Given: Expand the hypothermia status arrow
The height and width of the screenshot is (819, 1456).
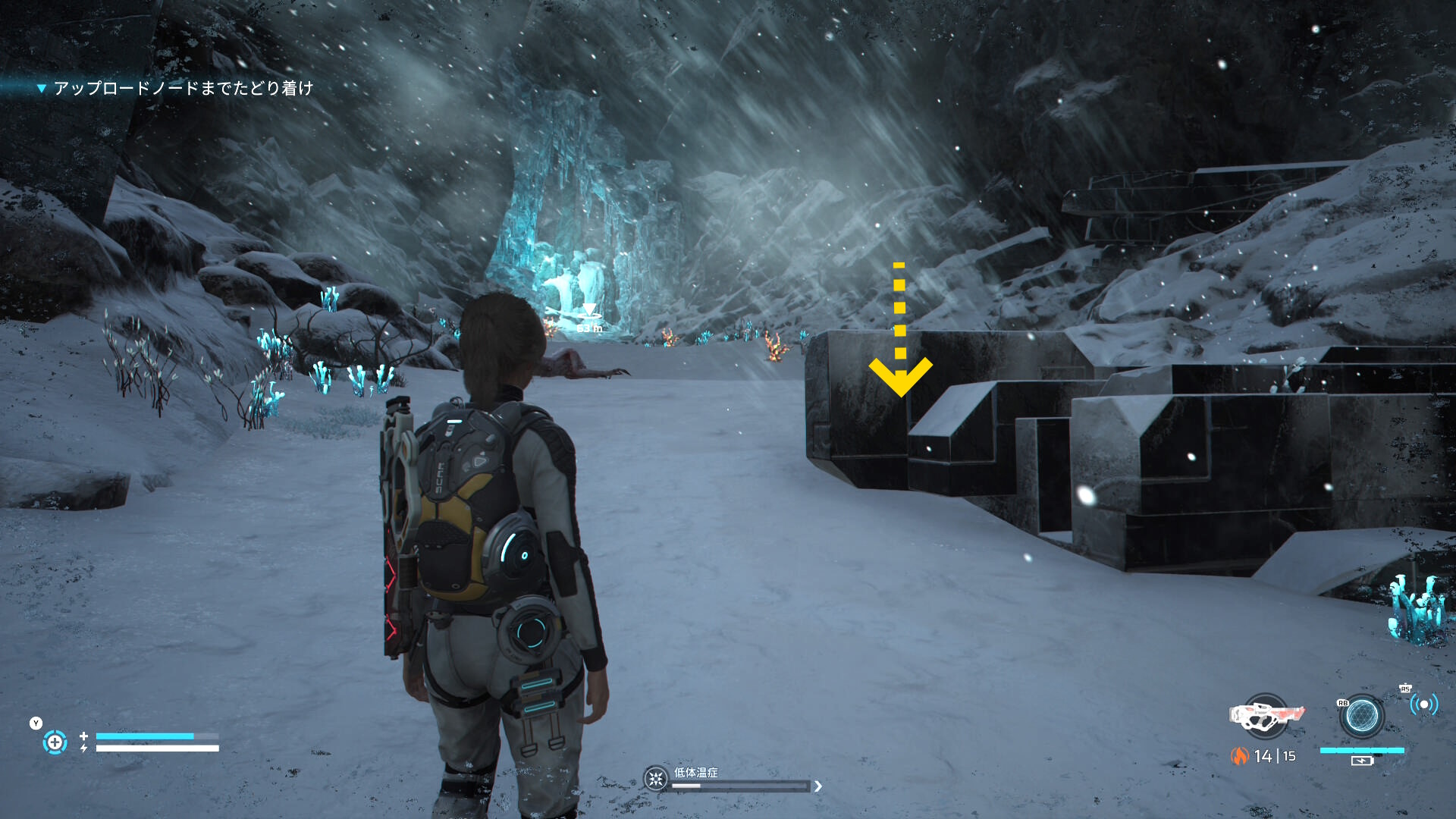Looking at the screenshot, I should tap(818, 786).
